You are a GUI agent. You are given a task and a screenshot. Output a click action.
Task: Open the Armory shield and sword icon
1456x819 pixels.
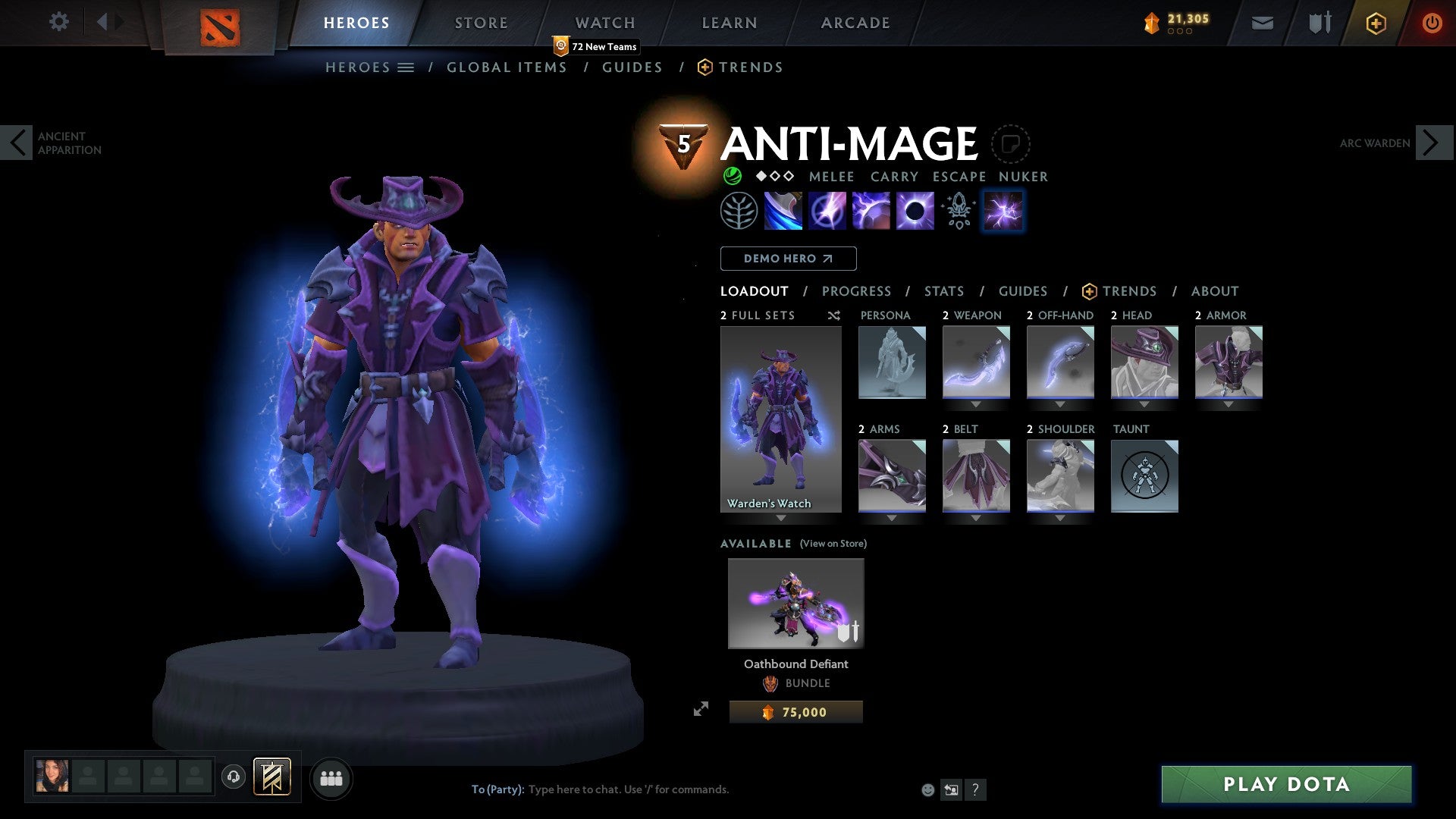point(1319,22)
